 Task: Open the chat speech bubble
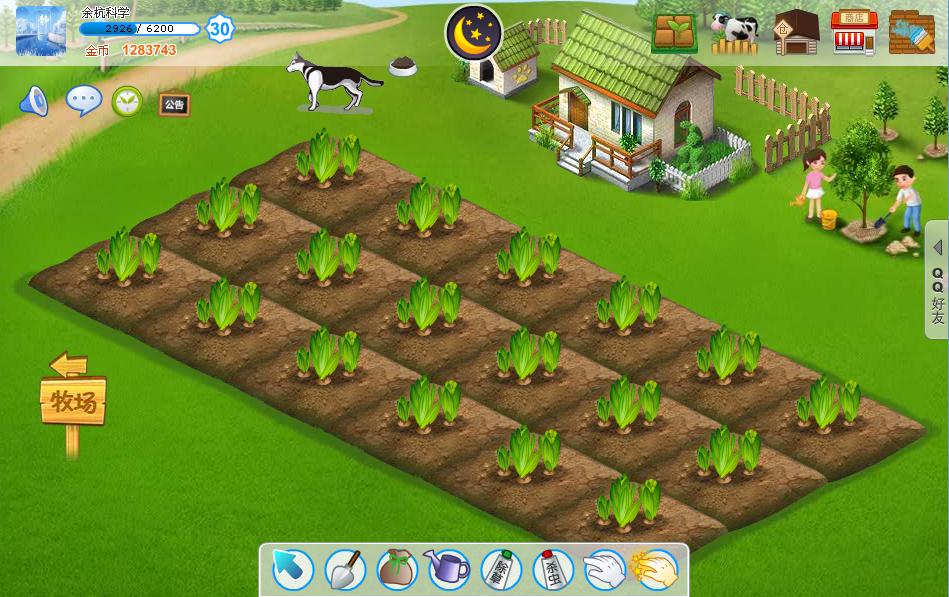click(83, 100)
